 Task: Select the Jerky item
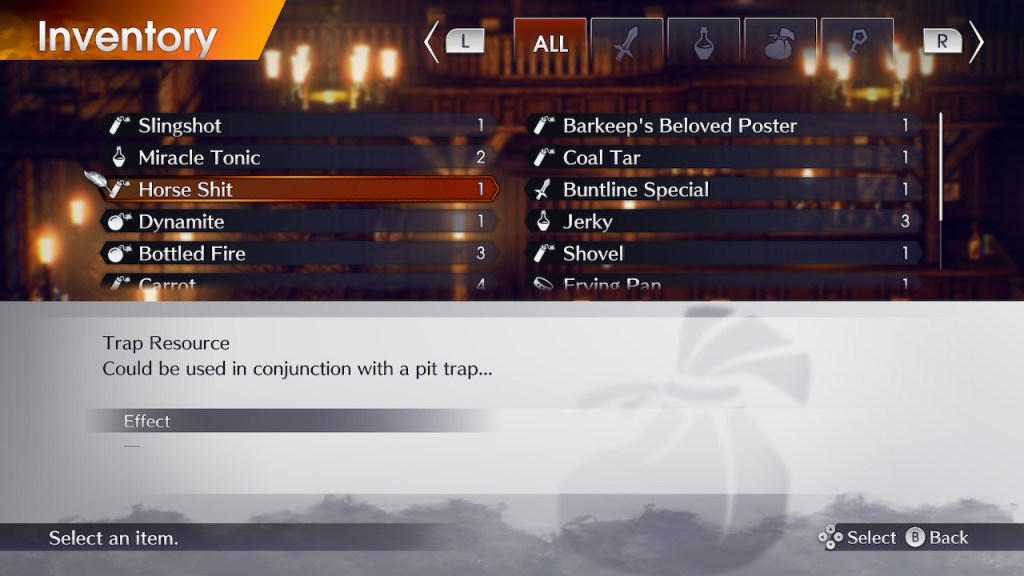pos(725,222)
